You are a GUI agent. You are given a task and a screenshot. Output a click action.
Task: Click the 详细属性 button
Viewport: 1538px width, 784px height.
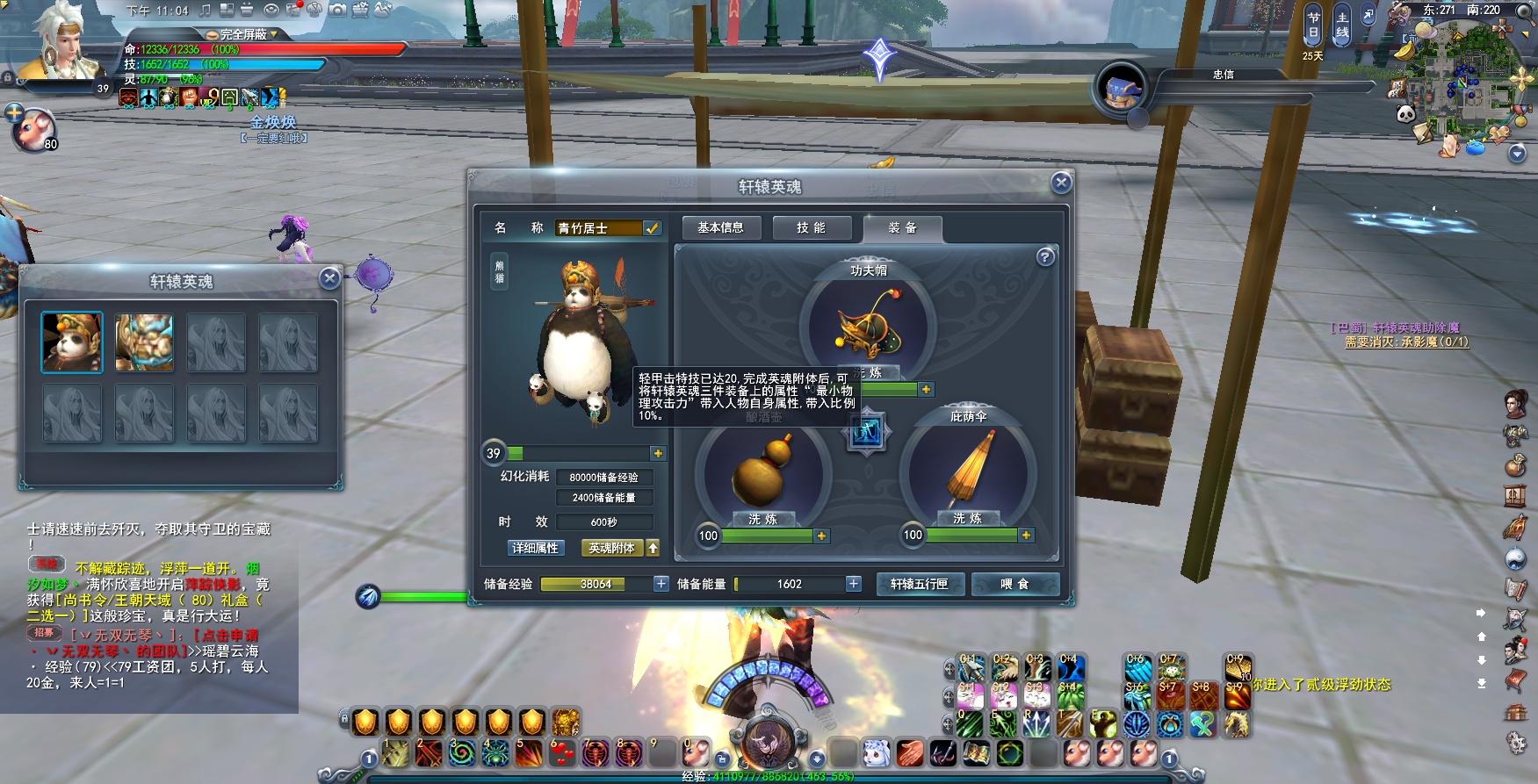[535, 548]
